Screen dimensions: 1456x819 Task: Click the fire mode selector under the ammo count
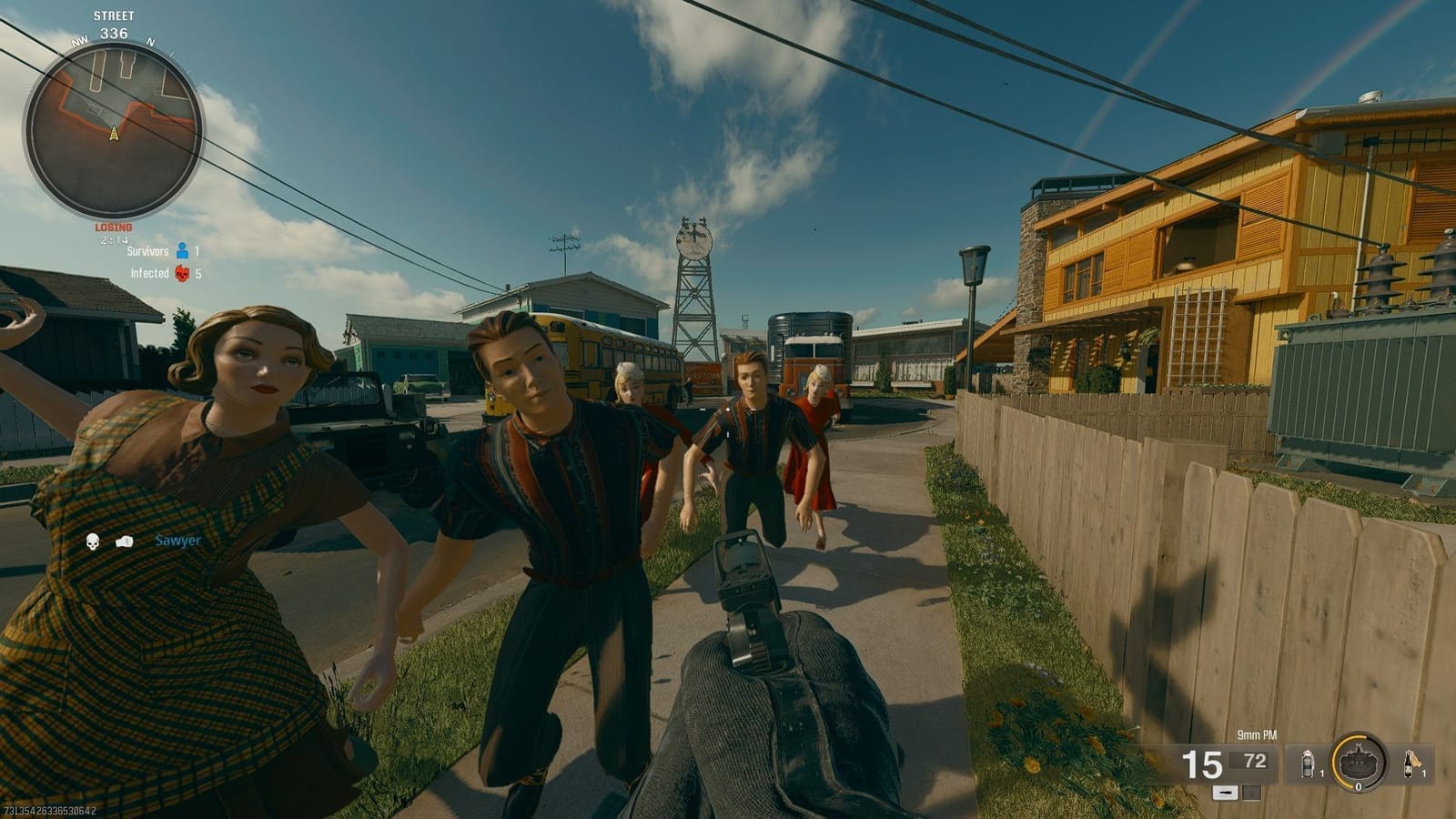coord(1225,793)
